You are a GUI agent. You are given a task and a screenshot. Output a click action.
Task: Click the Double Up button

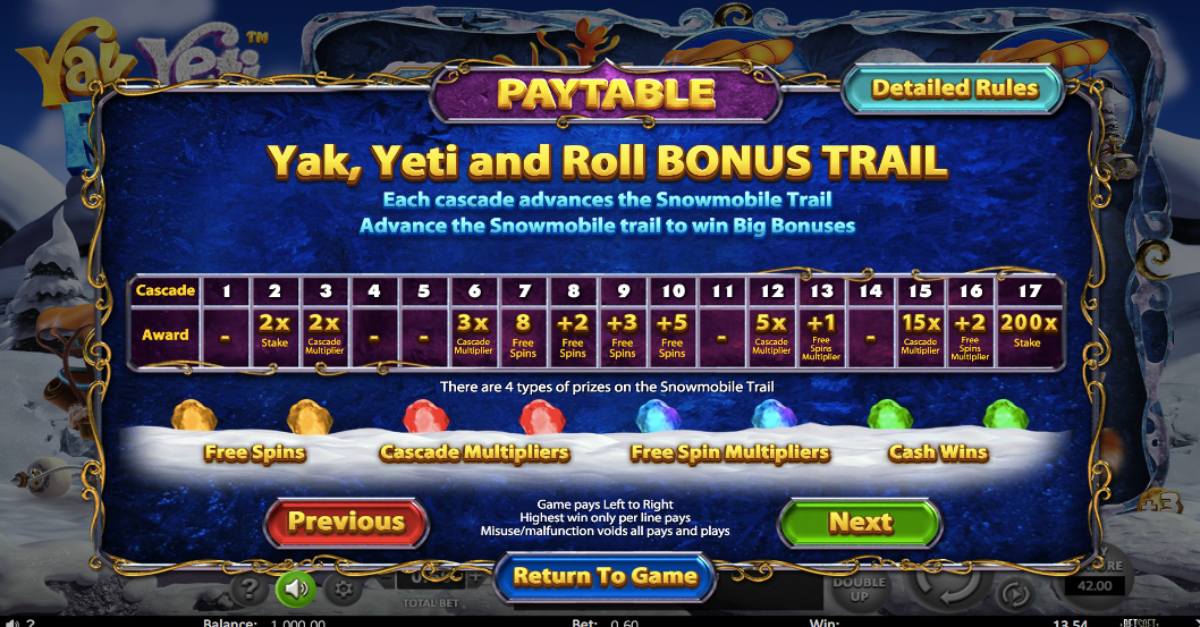860,588
